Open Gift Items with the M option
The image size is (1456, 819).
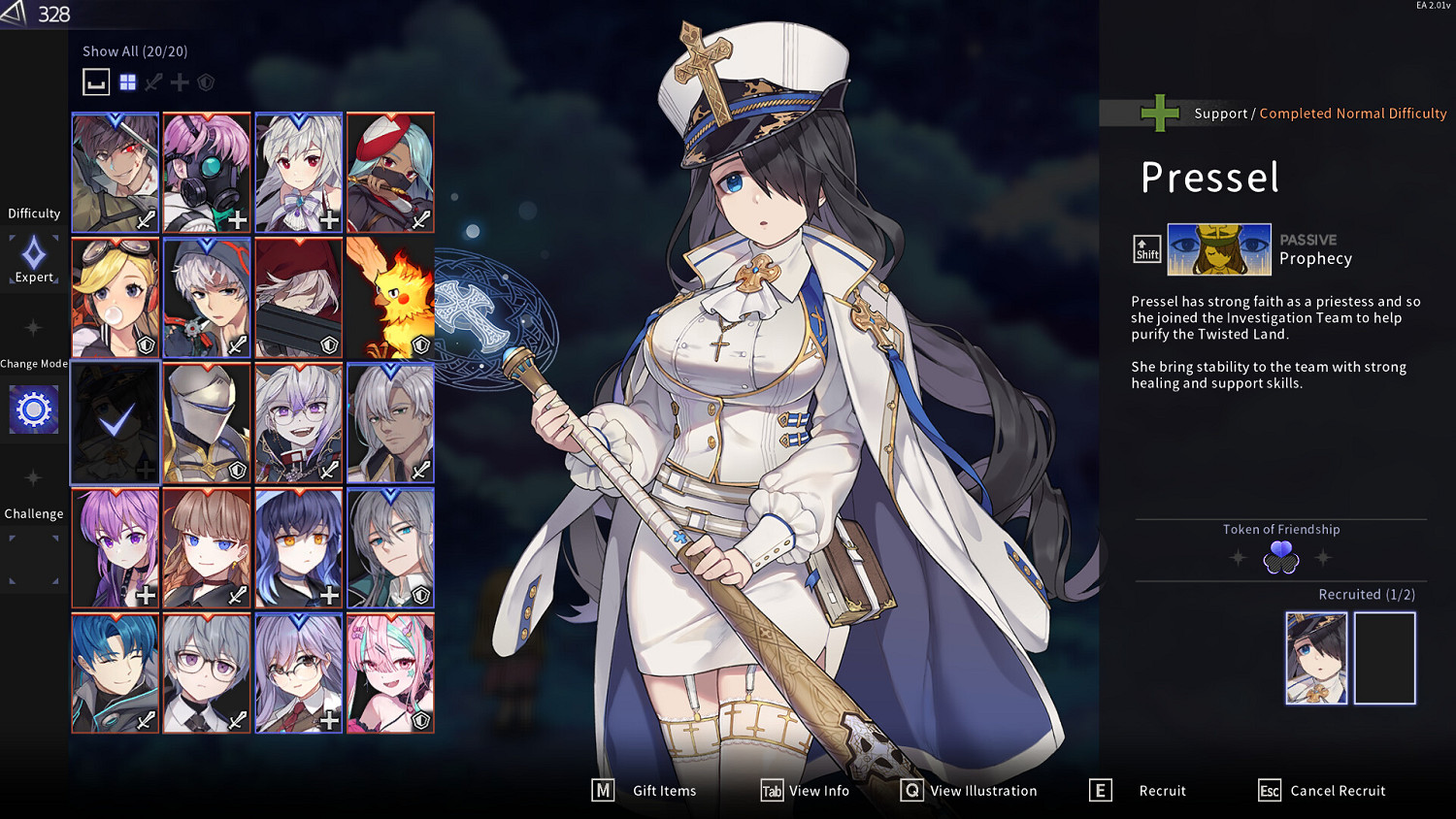point(644,790)
